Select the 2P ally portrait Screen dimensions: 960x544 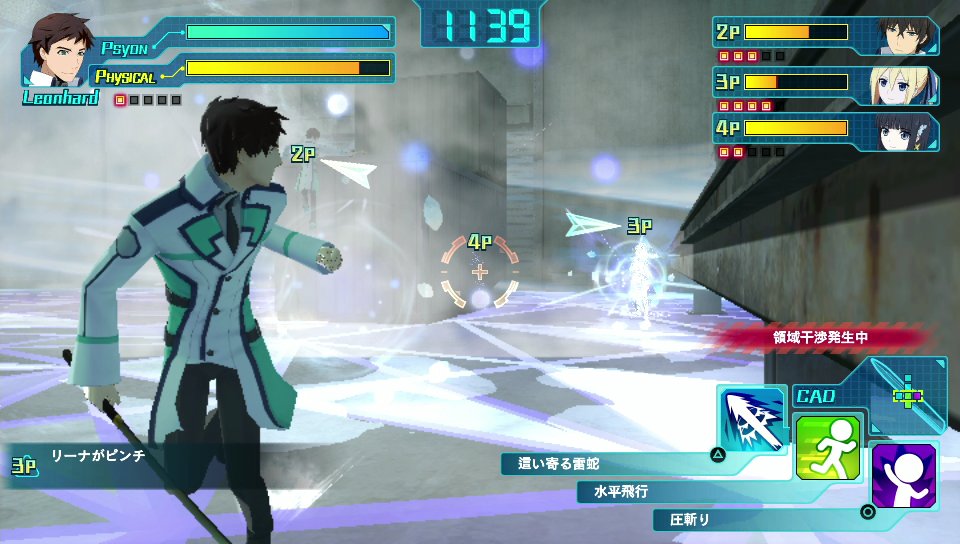[908, 35]
